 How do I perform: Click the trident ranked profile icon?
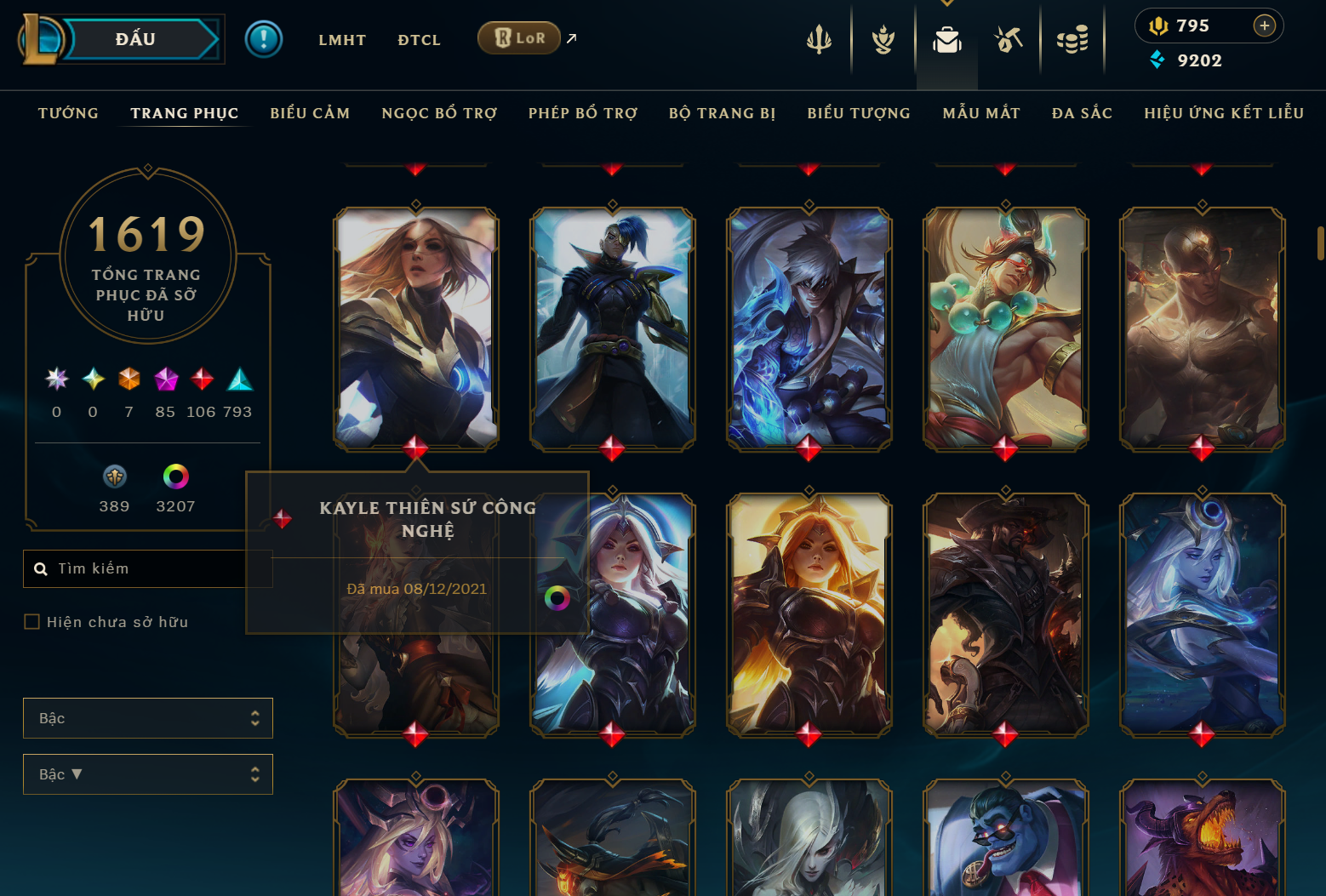click(x=818, y=38)
